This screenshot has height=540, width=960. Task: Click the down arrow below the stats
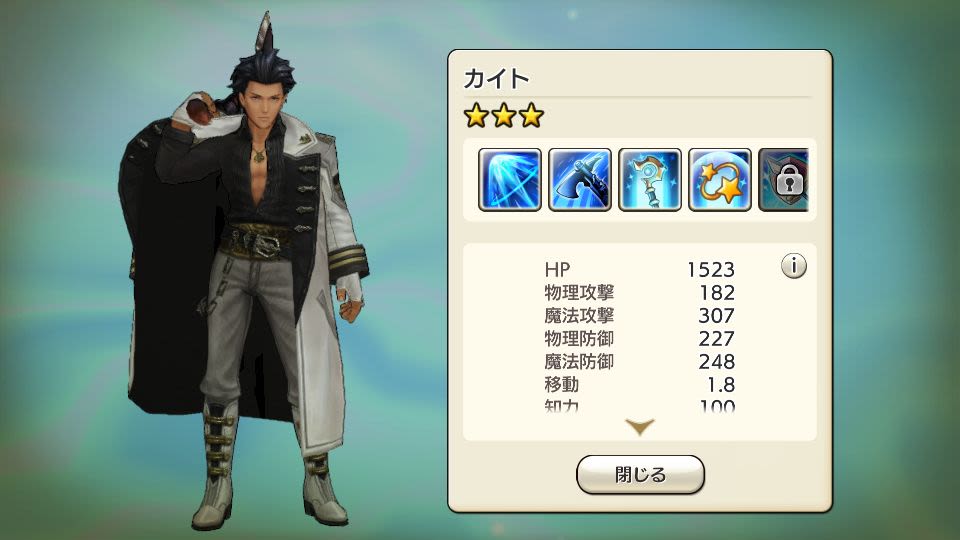coord(640,427)
